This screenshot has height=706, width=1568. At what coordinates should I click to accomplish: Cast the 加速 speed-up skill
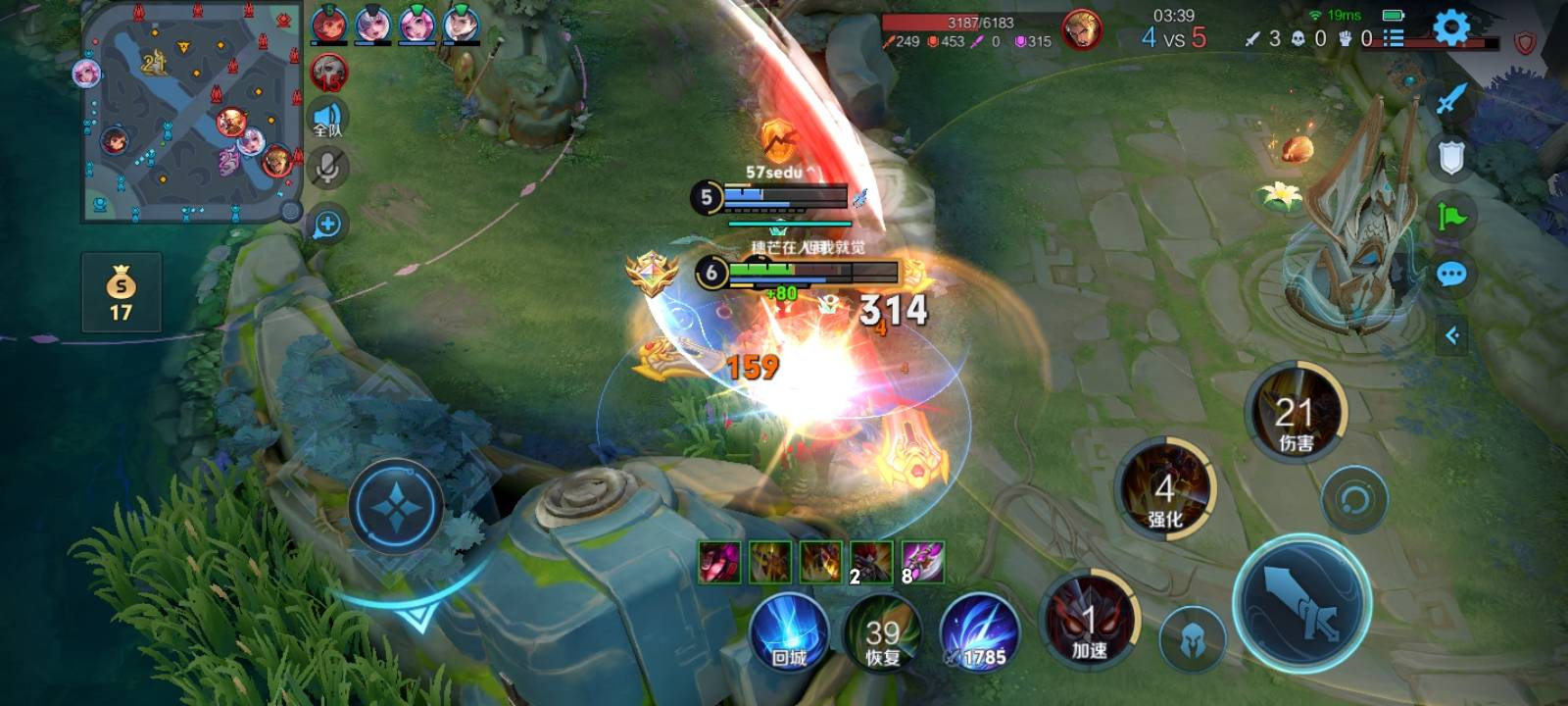click(x=1089, y=622)
